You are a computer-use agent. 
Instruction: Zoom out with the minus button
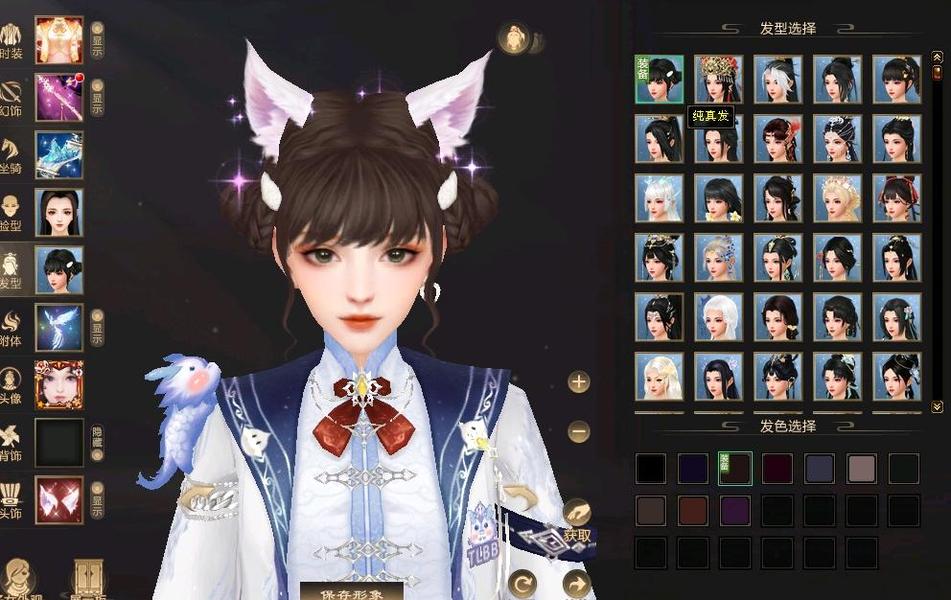[579, 432]
